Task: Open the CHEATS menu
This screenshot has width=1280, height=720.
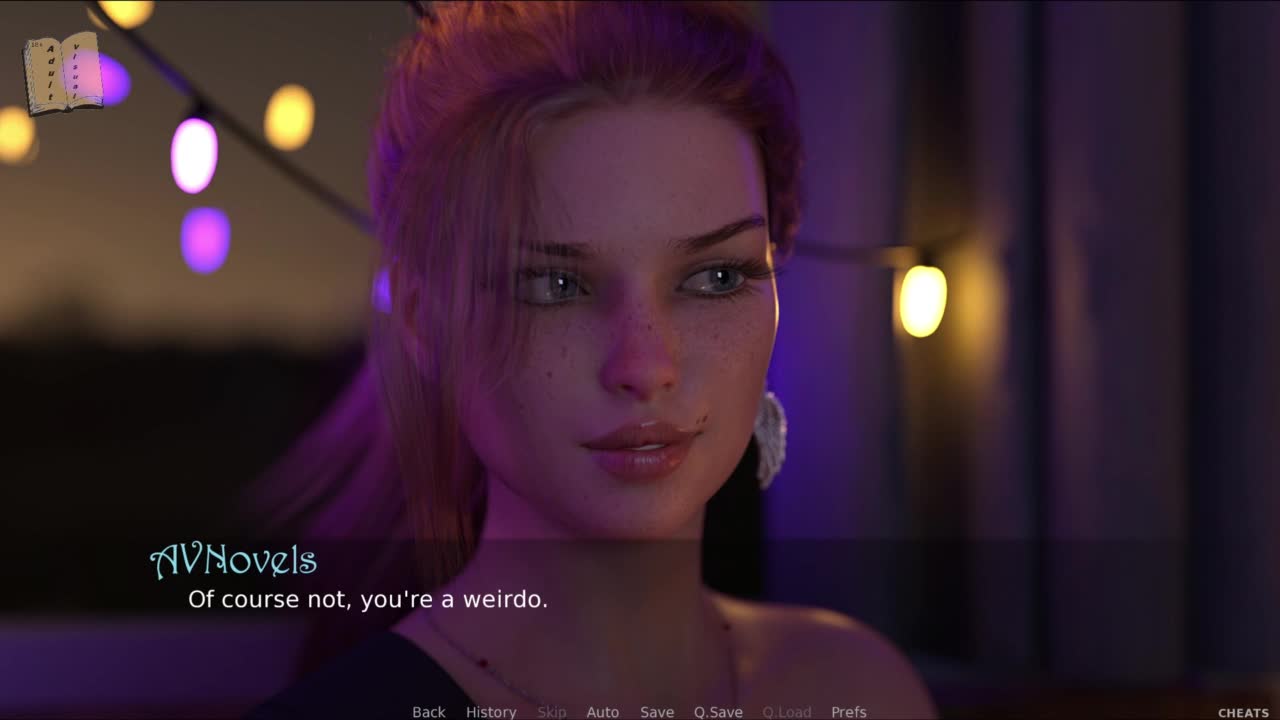Action: pyautogui.click(x=1243, y=713)
